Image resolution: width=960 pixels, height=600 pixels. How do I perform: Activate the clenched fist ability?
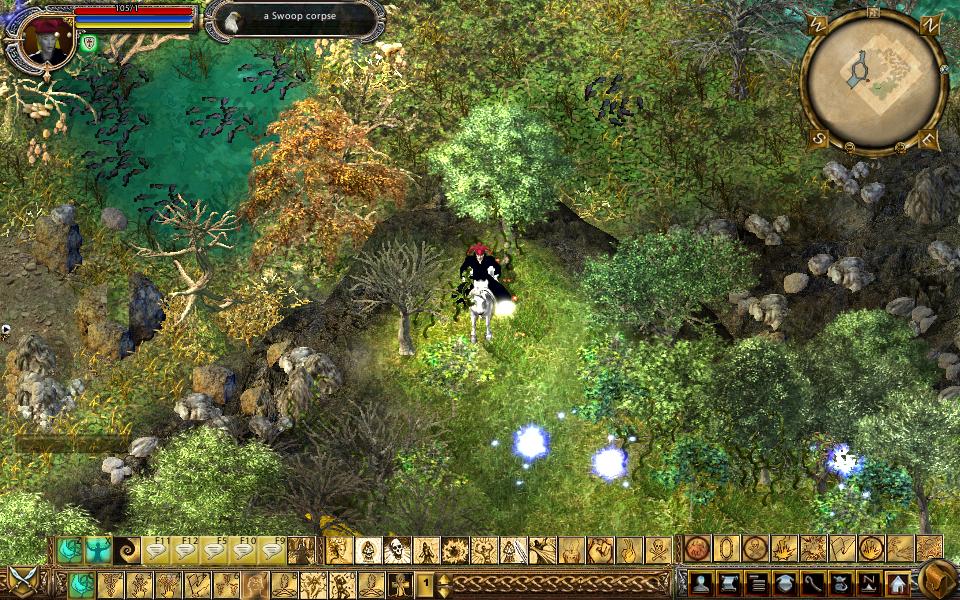coord(600,550)
